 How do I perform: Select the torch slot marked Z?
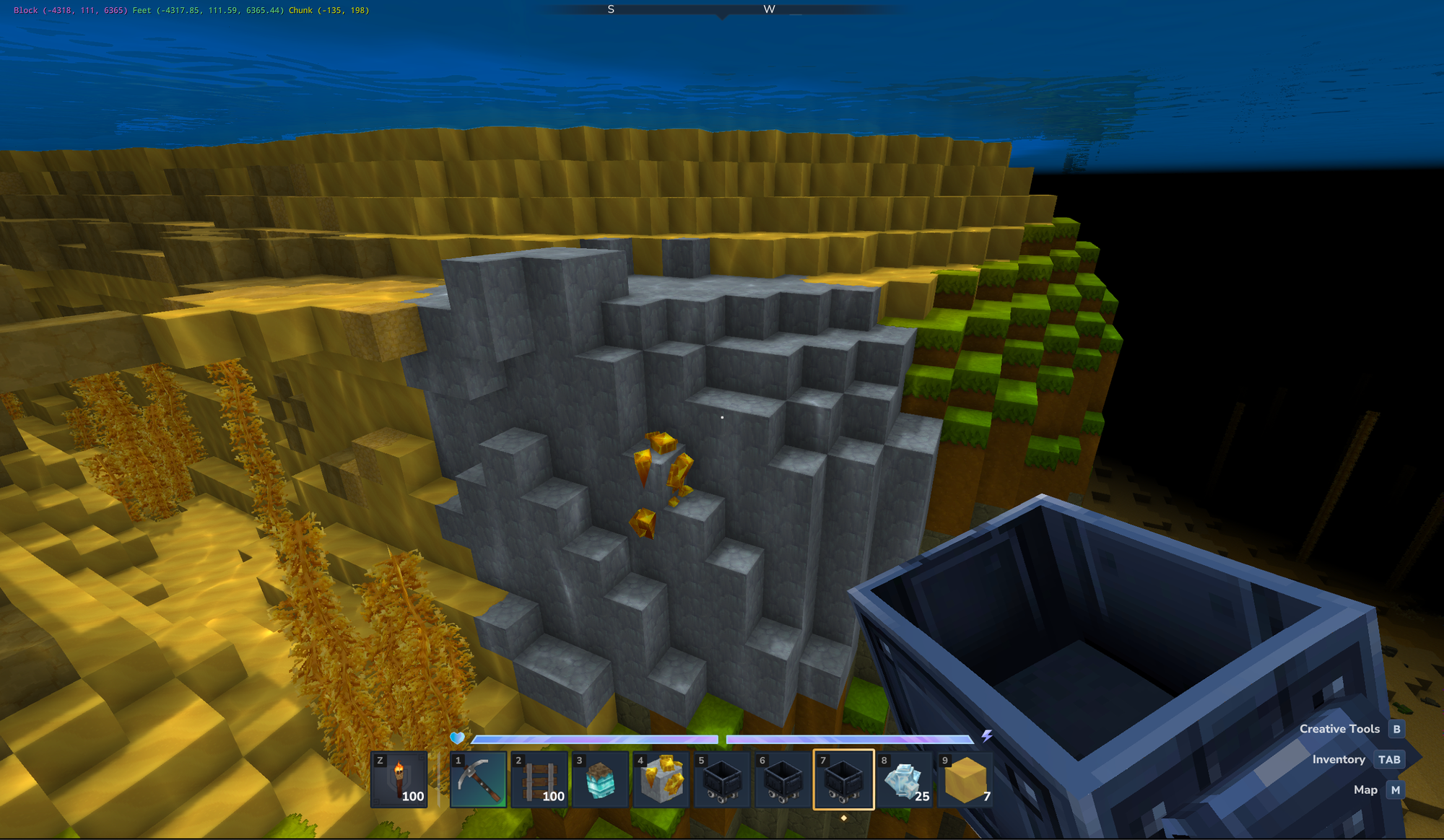399,779
